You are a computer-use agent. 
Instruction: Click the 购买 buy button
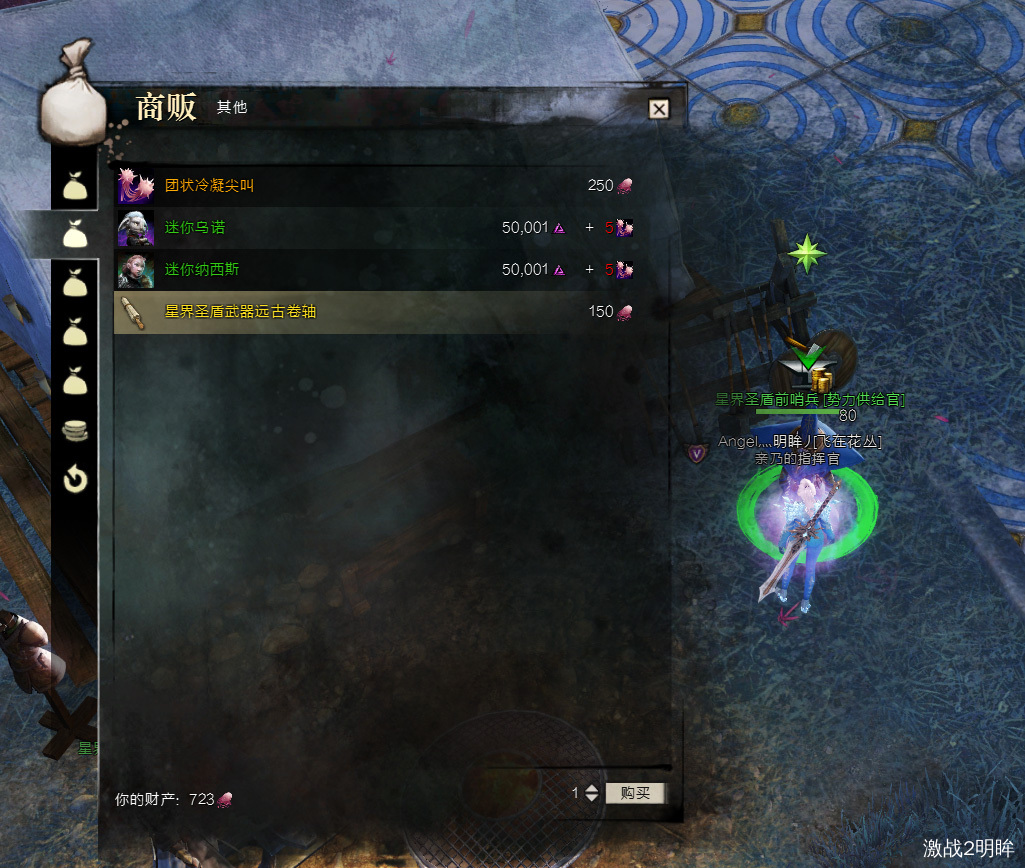[x=635, y=793]
